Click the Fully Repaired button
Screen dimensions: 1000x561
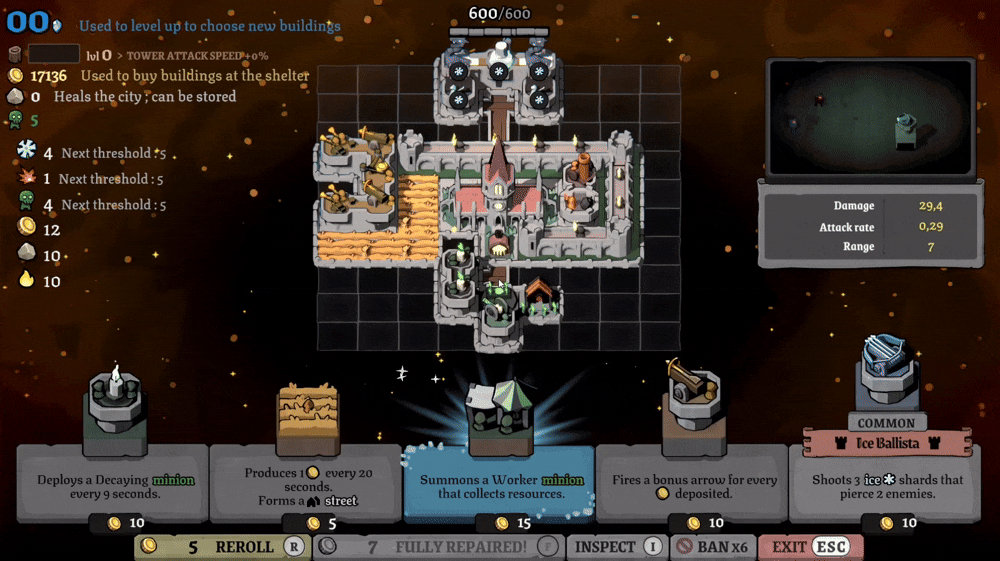click(x=438, y=547)
